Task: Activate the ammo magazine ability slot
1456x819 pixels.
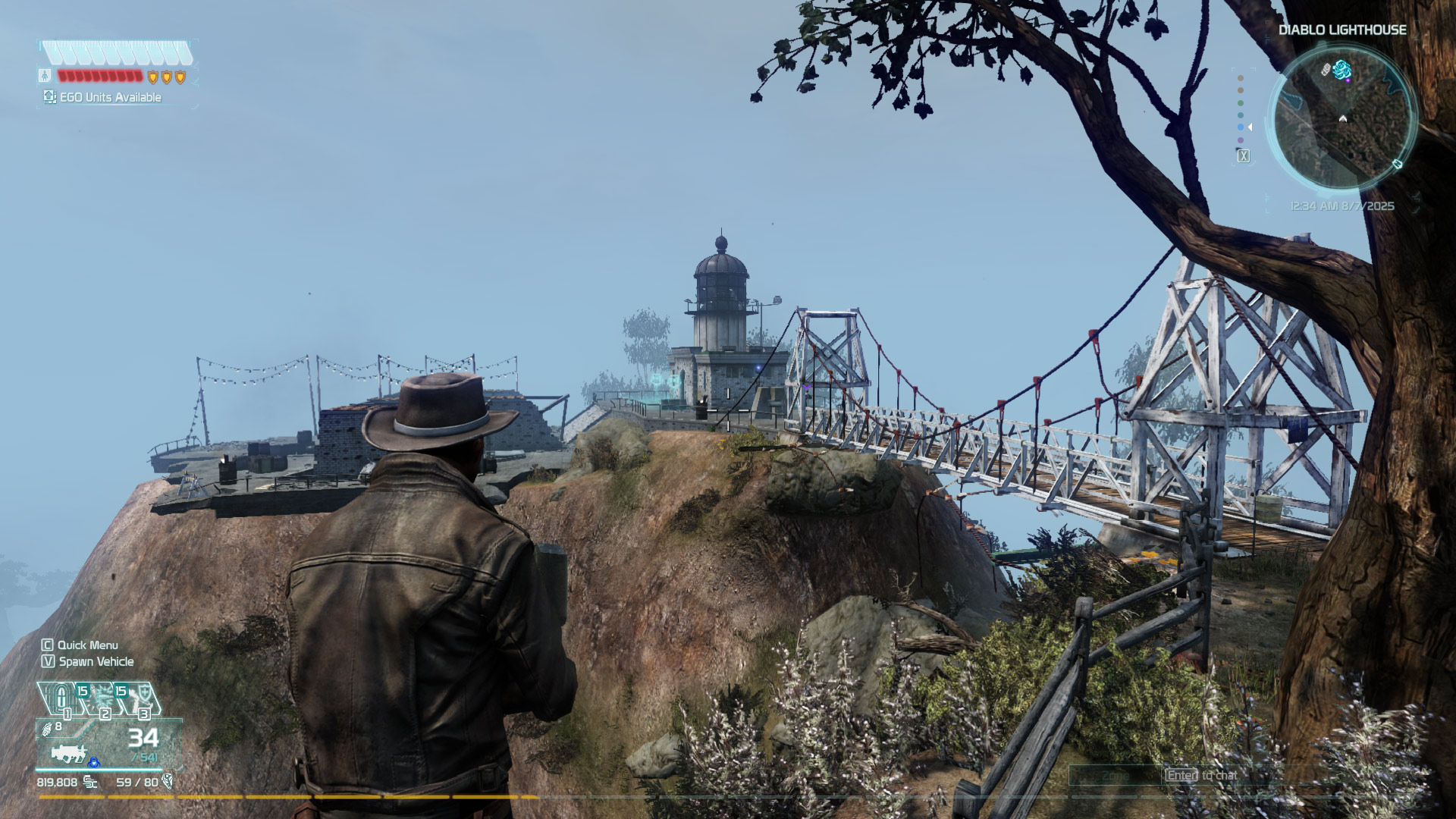Action: pos(61,698)
